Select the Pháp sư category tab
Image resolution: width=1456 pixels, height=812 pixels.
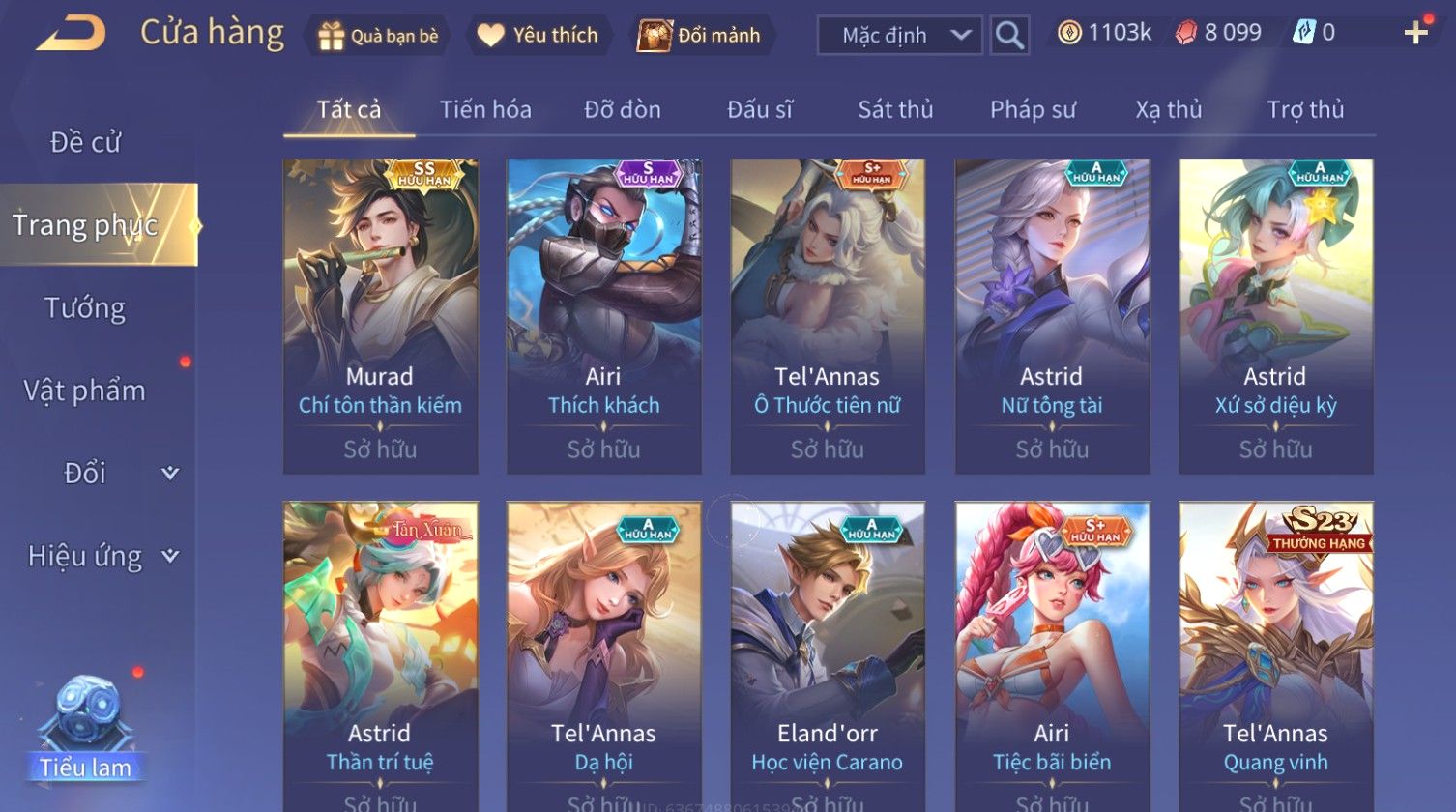coord(1033,110)
